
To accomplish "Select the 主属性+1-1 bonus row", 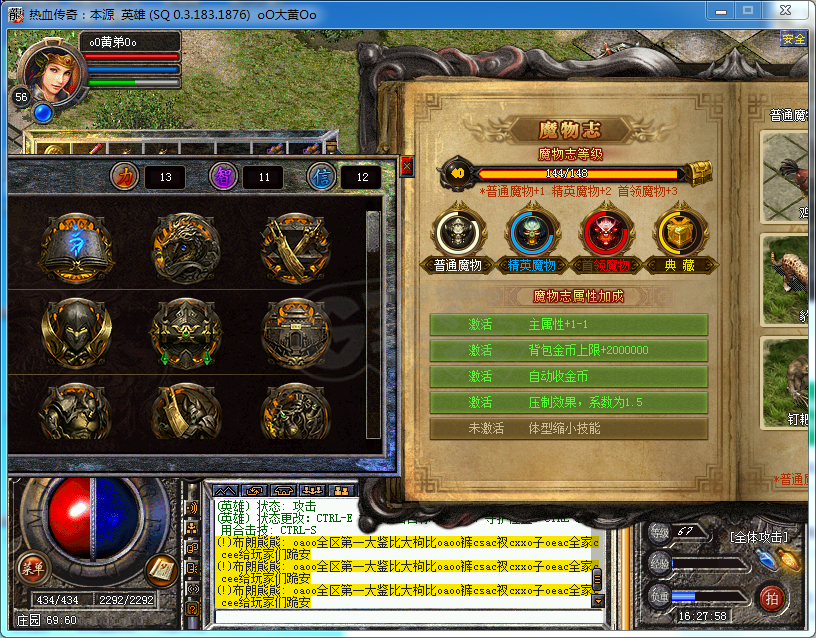I will 568,324.
